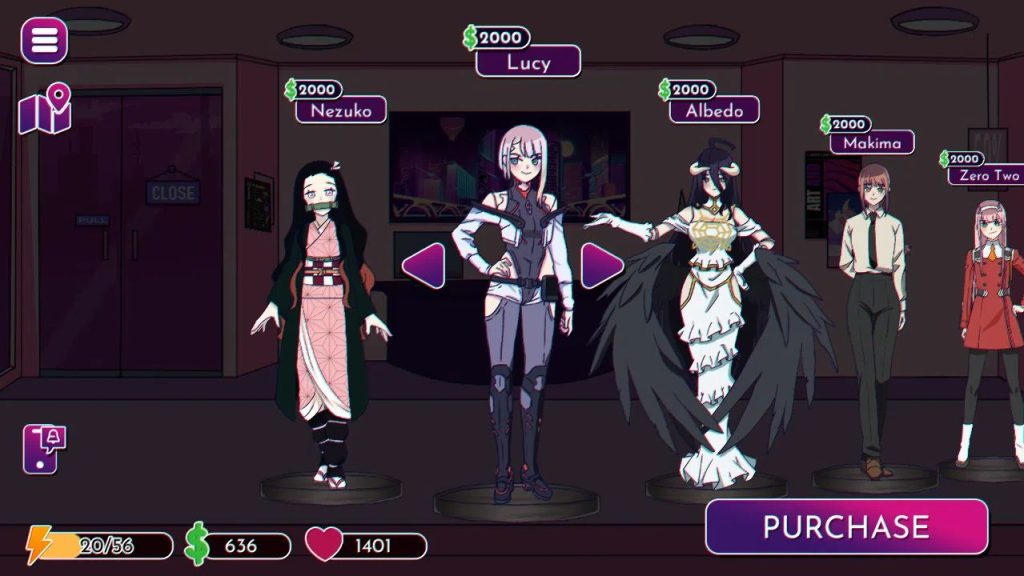
Task: Show the previous character with left arrow
Action: (x=423, y=265)
